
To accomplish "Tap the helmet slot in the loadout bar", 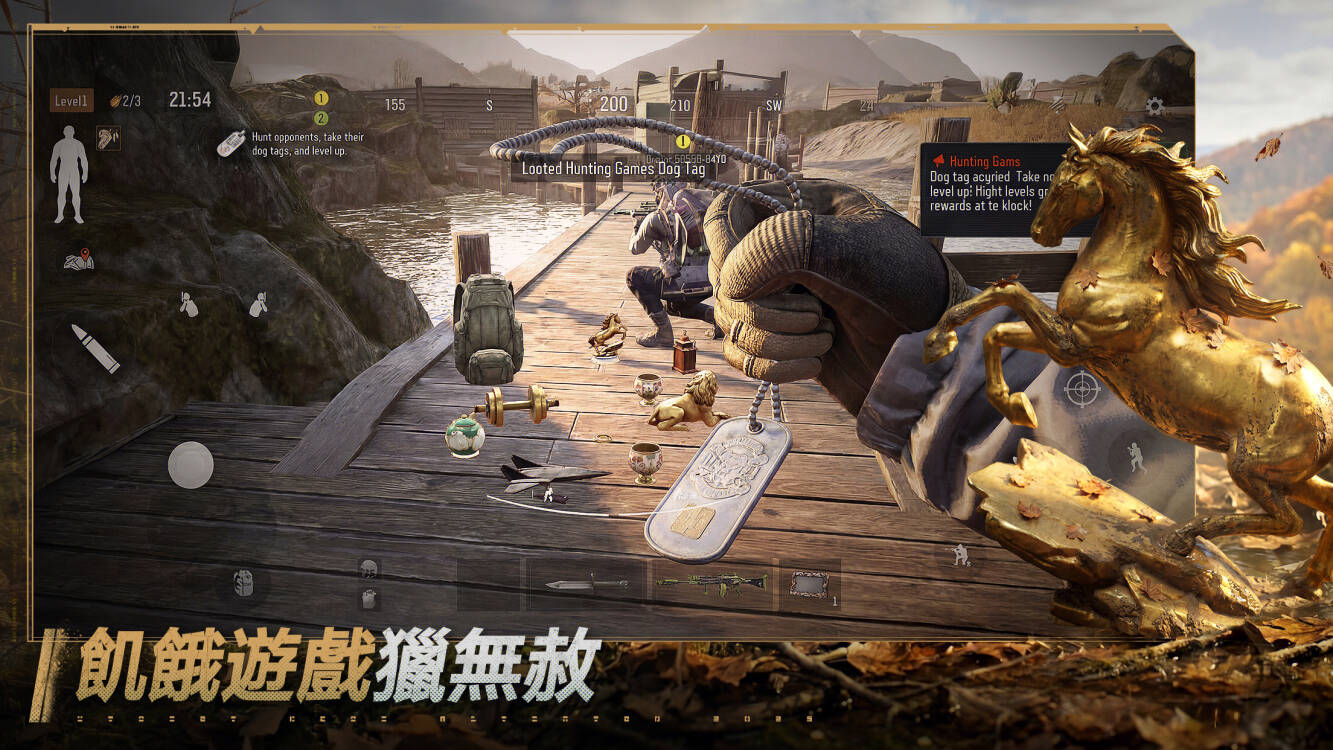I will 369,566.
